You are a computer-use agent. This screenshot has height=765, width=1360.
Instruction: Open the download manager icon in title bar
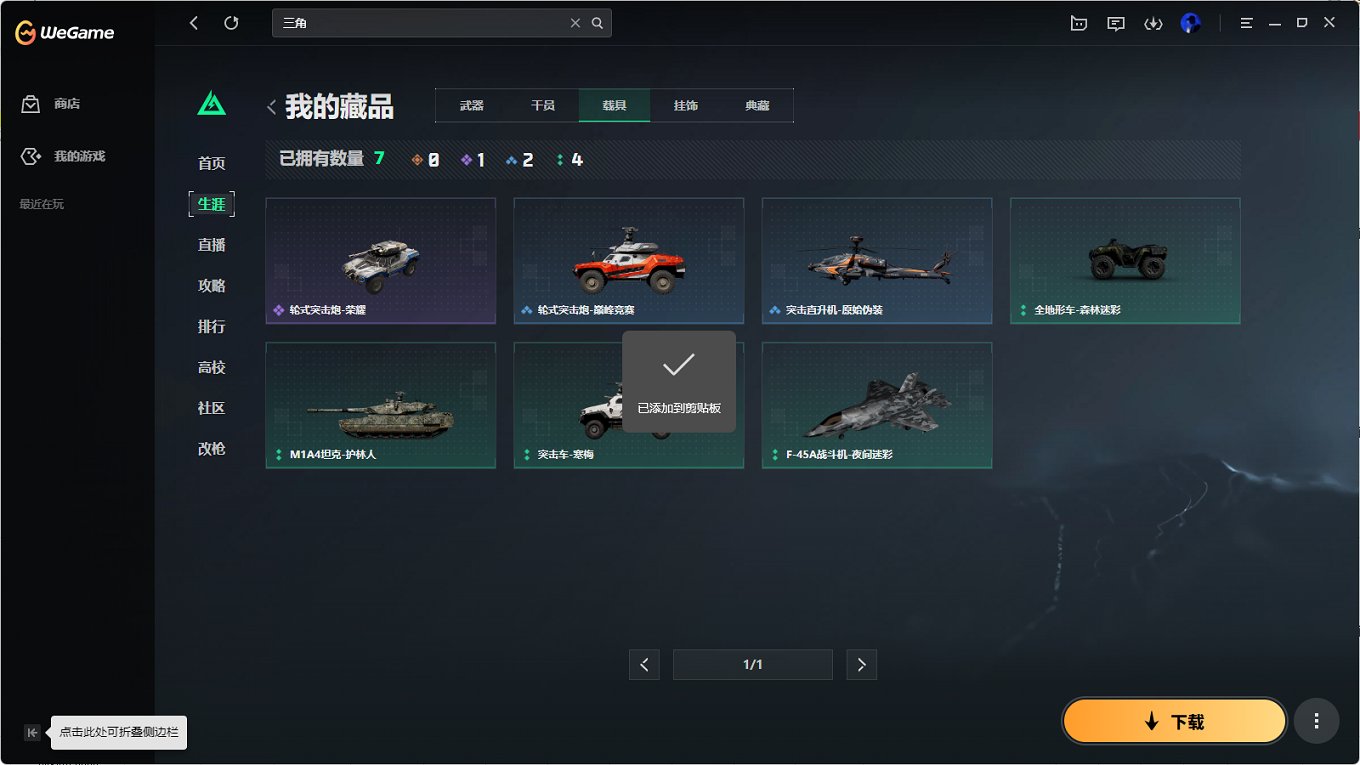[1153, 22]
